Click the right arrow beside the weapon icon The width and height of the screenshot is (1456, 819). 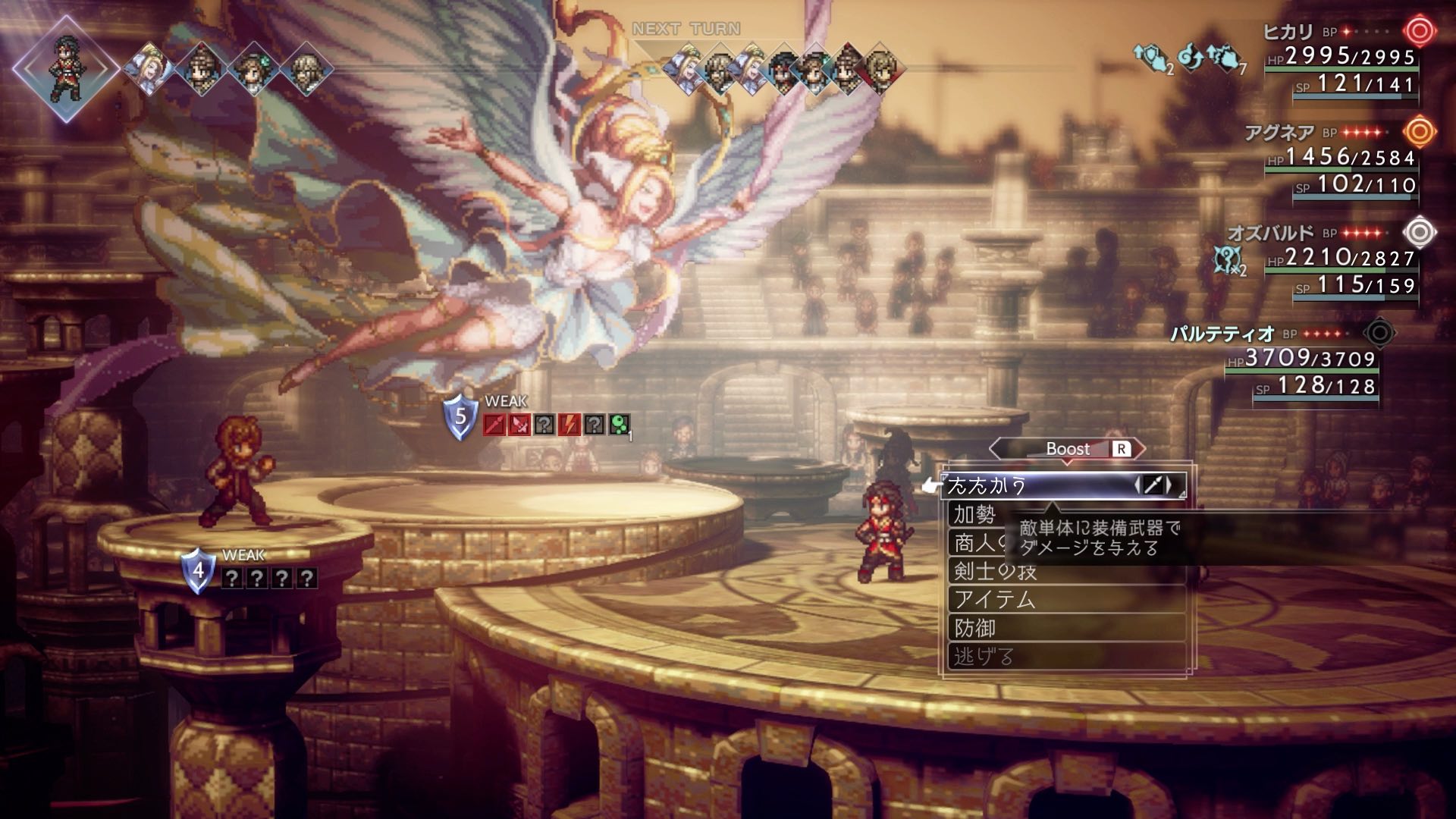1170,485
